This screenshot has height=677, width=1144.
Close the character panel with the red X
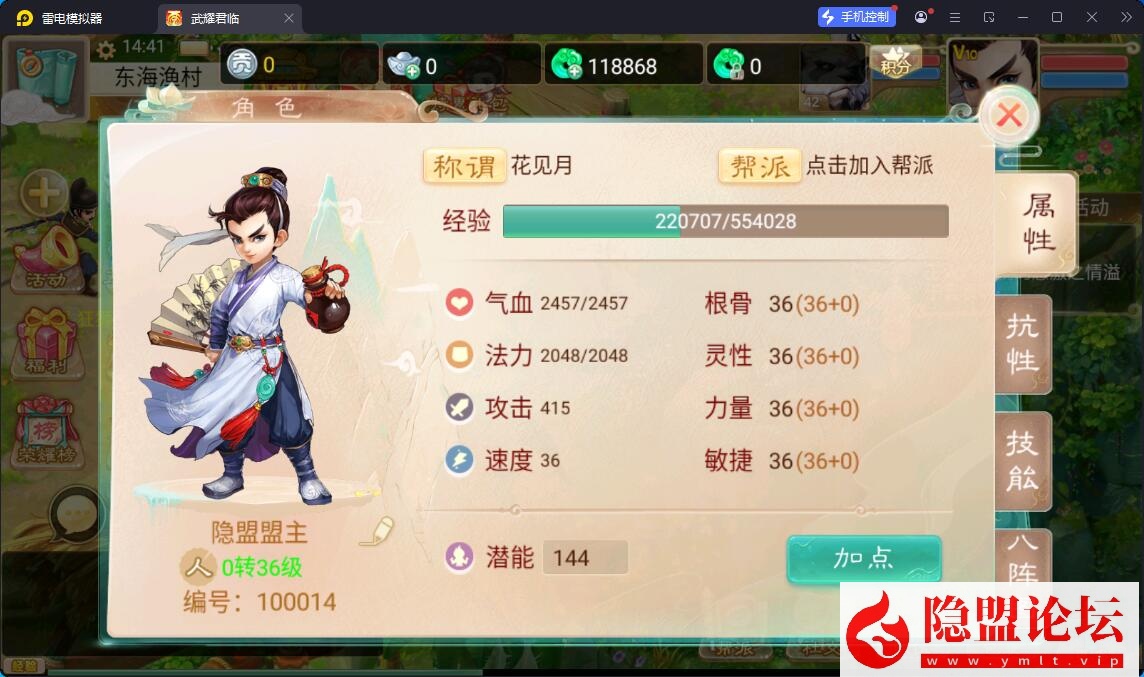(x=1009, y=116)
